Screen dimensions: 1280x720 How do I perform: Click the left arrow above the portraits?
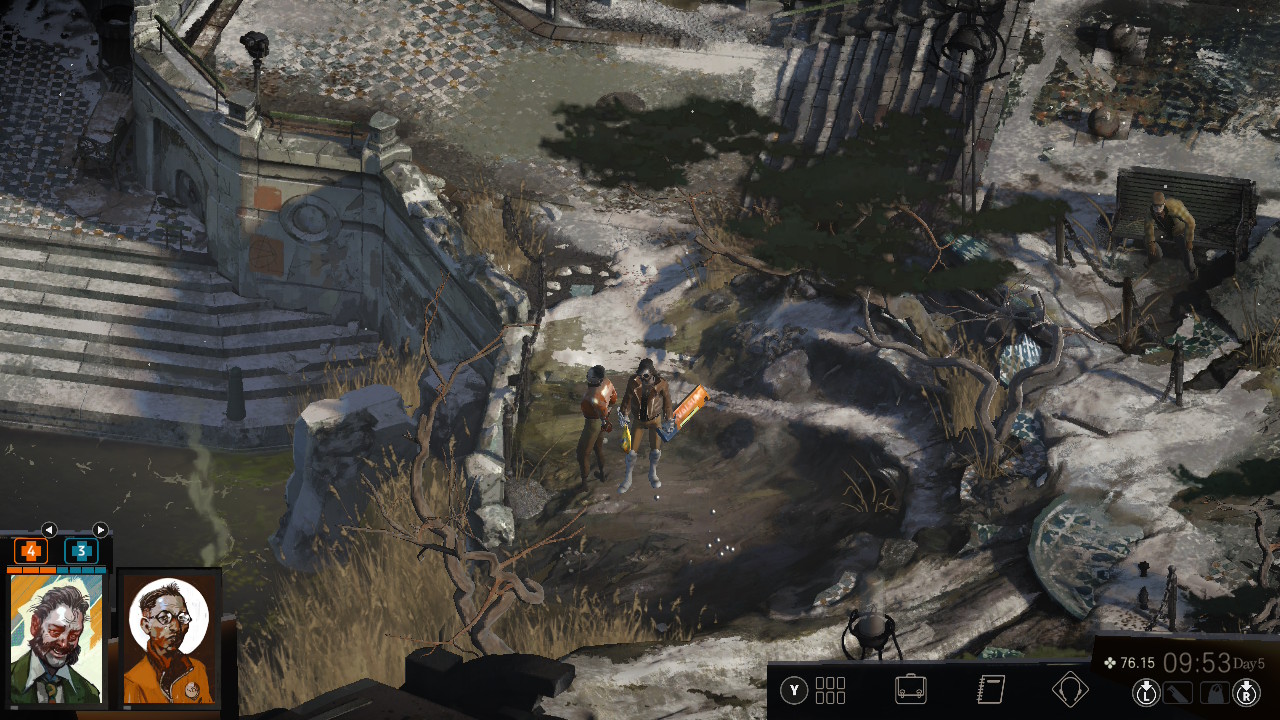(x=49, y=530)
